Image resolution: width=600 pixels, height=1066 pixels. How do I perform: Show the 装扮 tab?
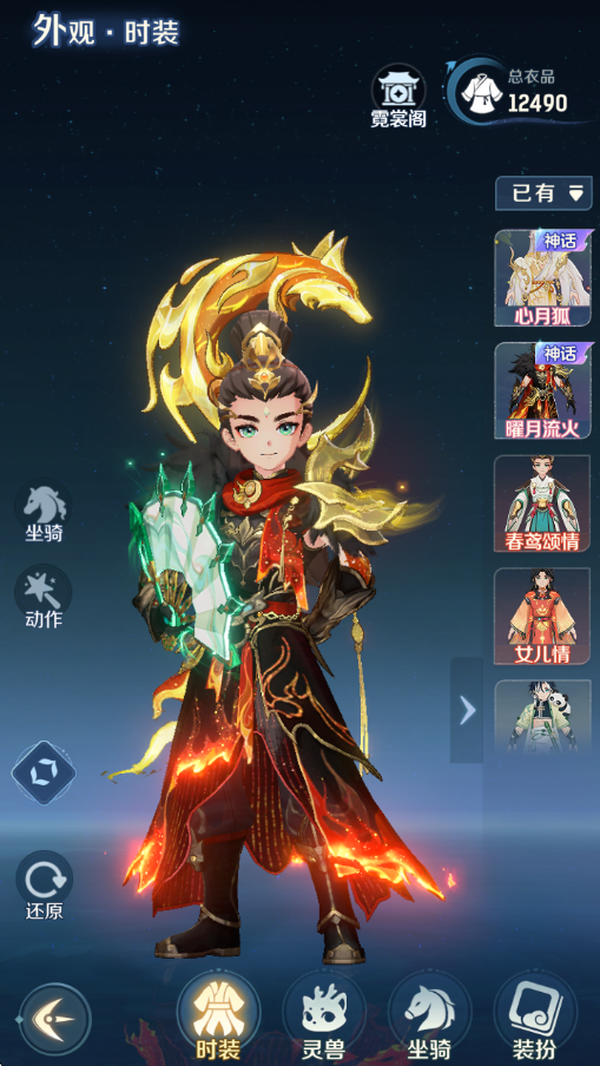[535, 1018]
